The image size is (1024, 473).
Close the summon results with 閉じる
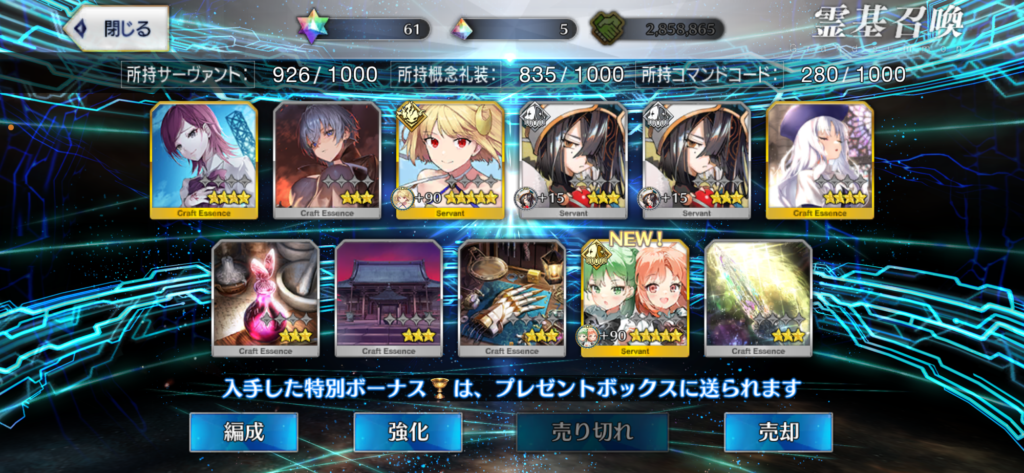116,30
